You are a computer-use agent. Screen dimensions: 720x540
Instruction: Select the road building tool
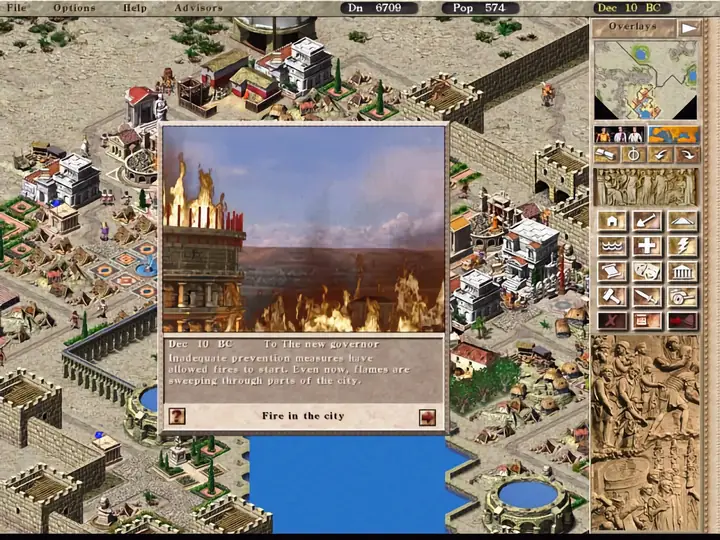[x=681, y=221]
